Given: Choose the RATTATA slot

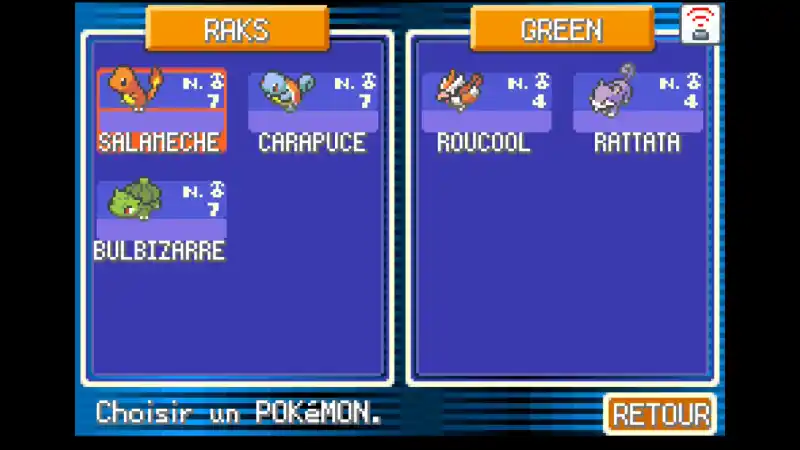Looking at the screenshot, I should 637,110.
